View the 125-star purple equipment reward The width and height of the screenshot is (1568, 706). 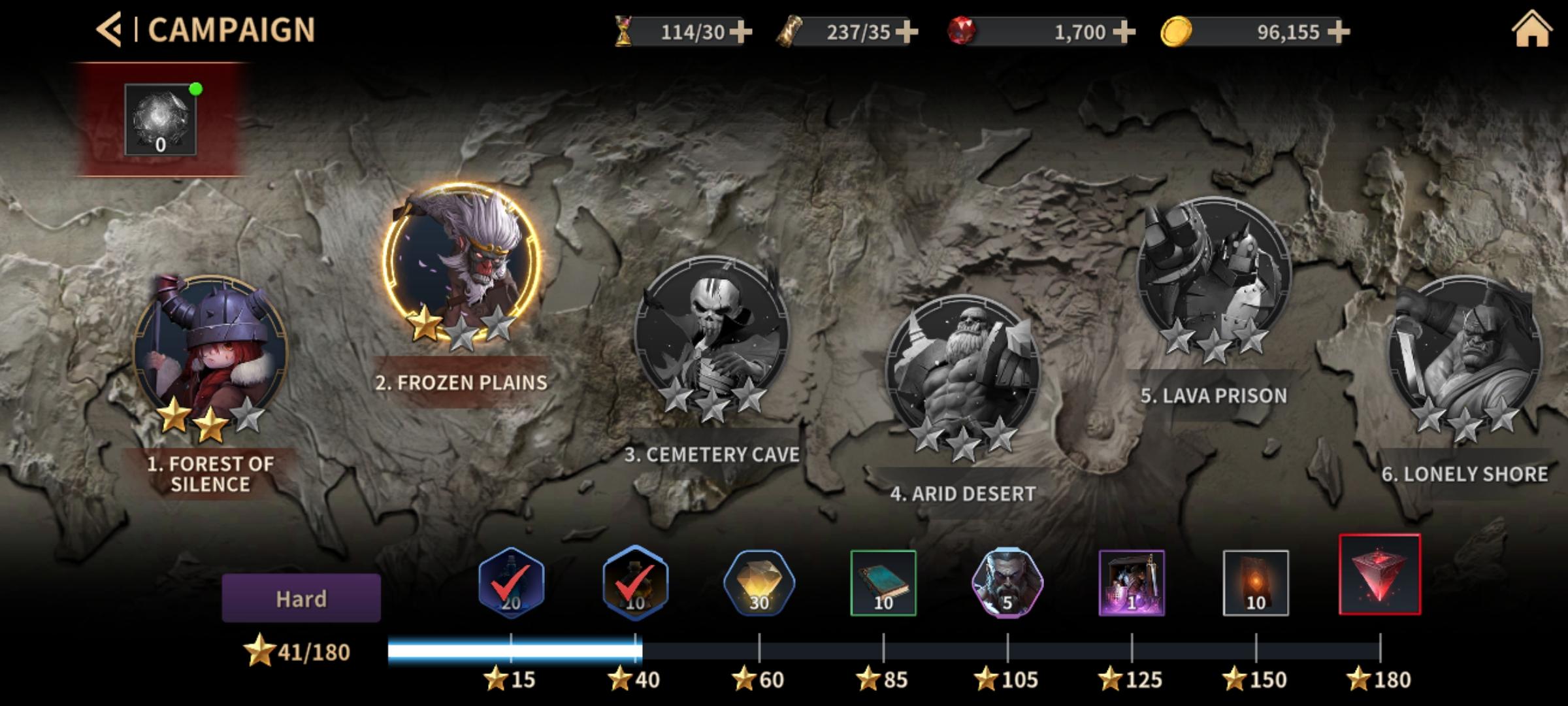[1132, 583]
